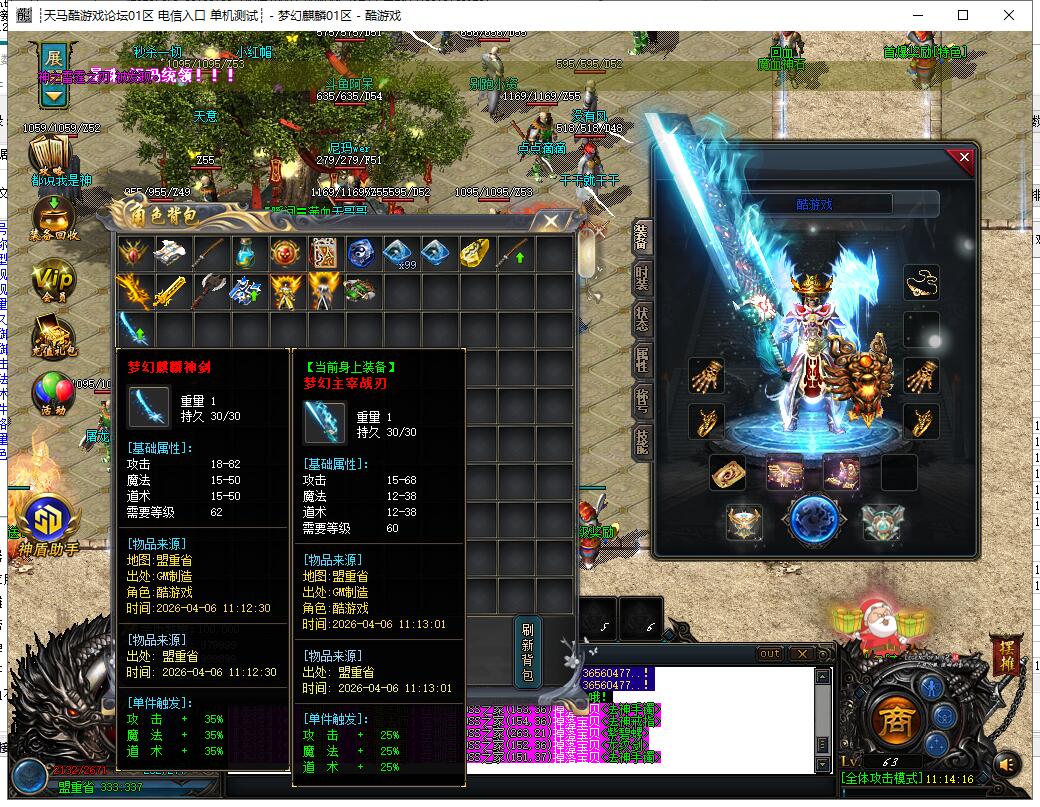1040x807 pixels.
Task: Select the equipped necklace slot
Action: pos(922,283)
